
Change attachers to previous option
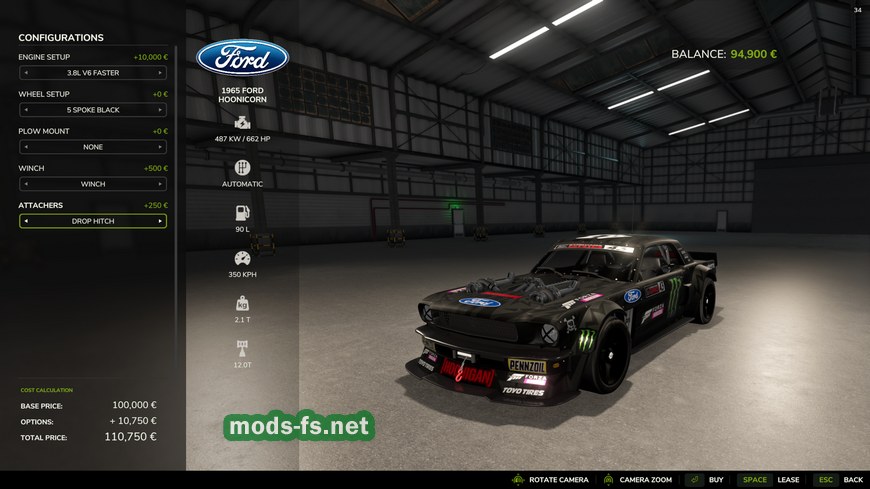coord(25,221)
